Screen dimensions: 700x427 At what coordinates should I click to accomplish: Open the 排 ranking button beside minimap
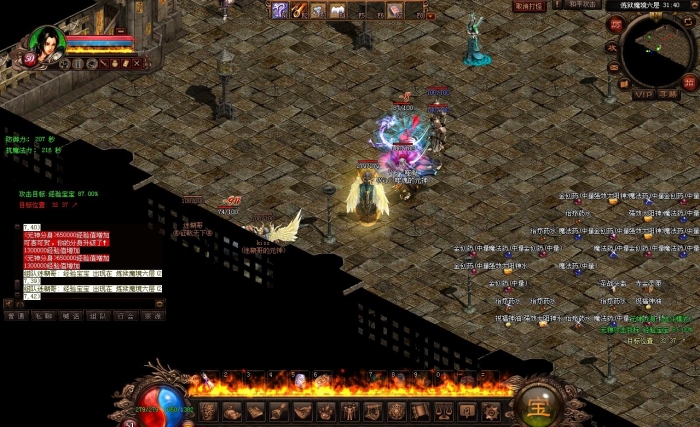[x=689, y=82]
